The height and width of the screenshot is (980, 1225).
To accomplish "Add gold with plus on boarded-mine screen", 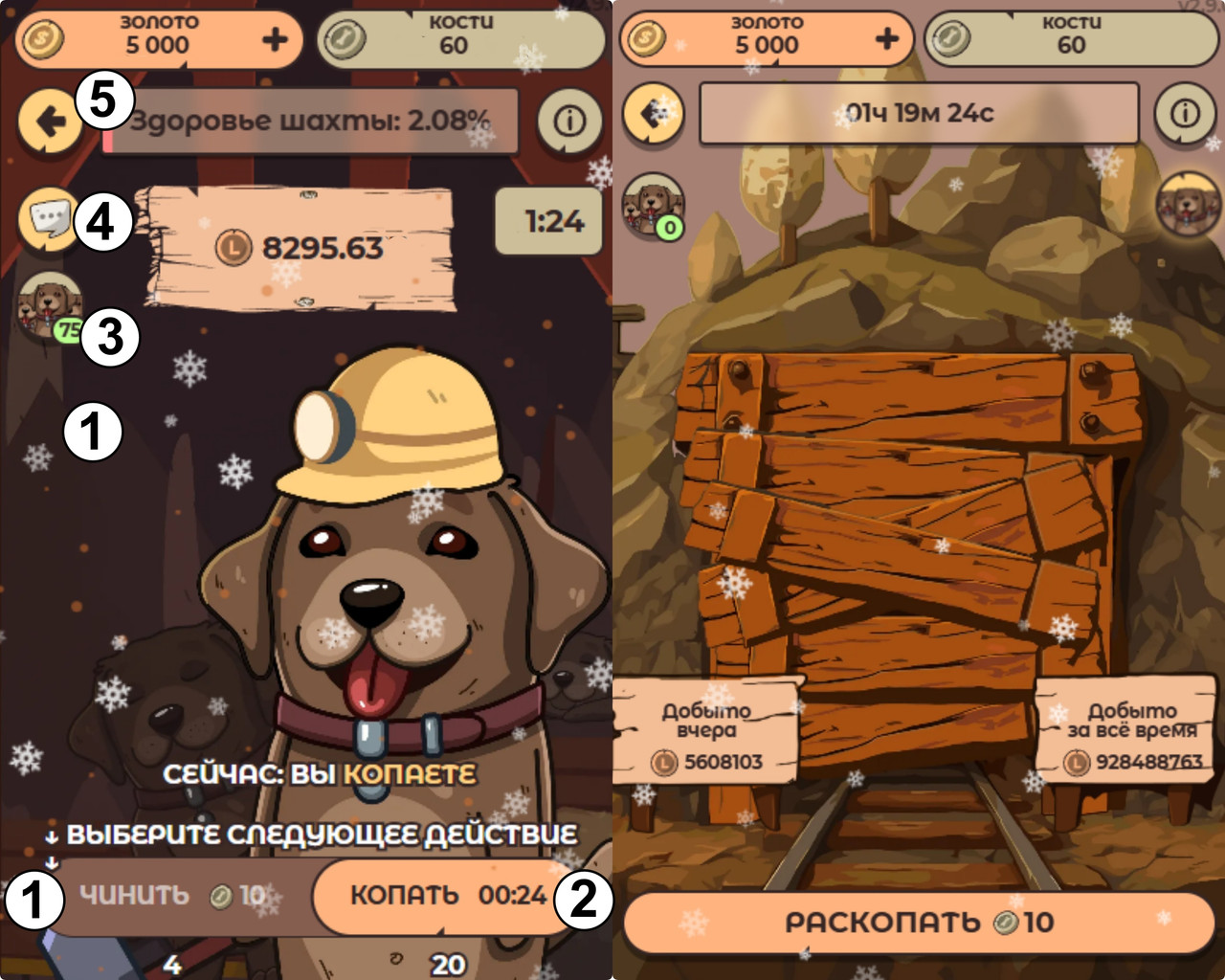I will [x=887, y=39].
